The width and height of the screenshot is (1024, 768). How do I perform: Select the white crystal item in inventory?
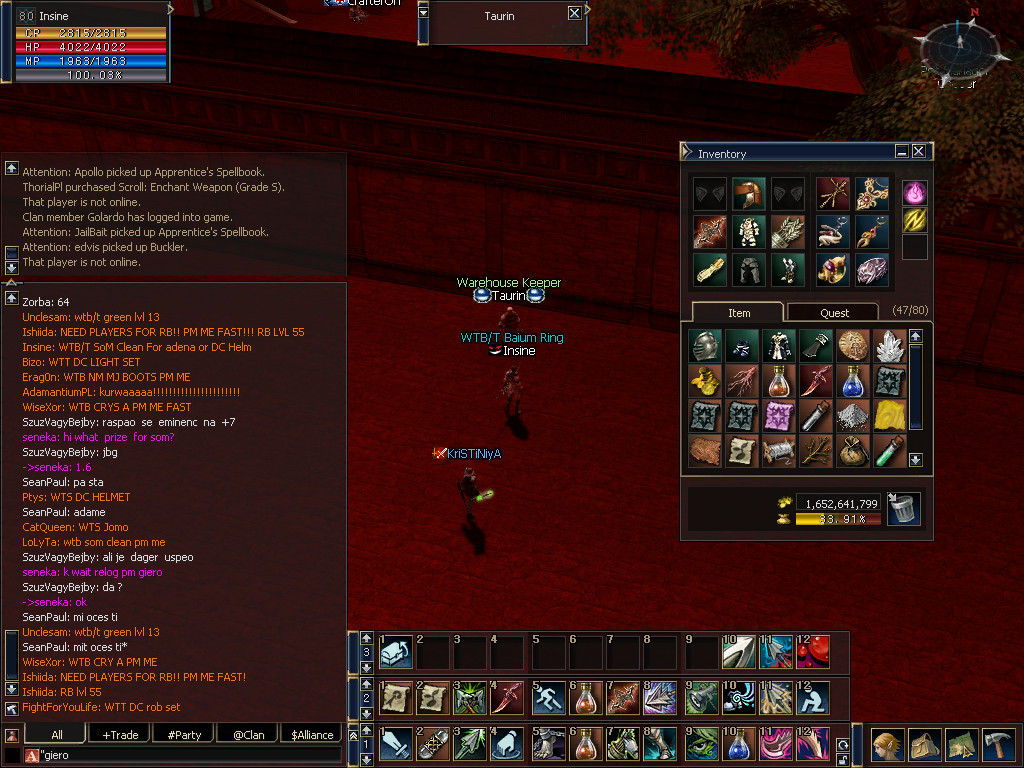tap(889, 345)
